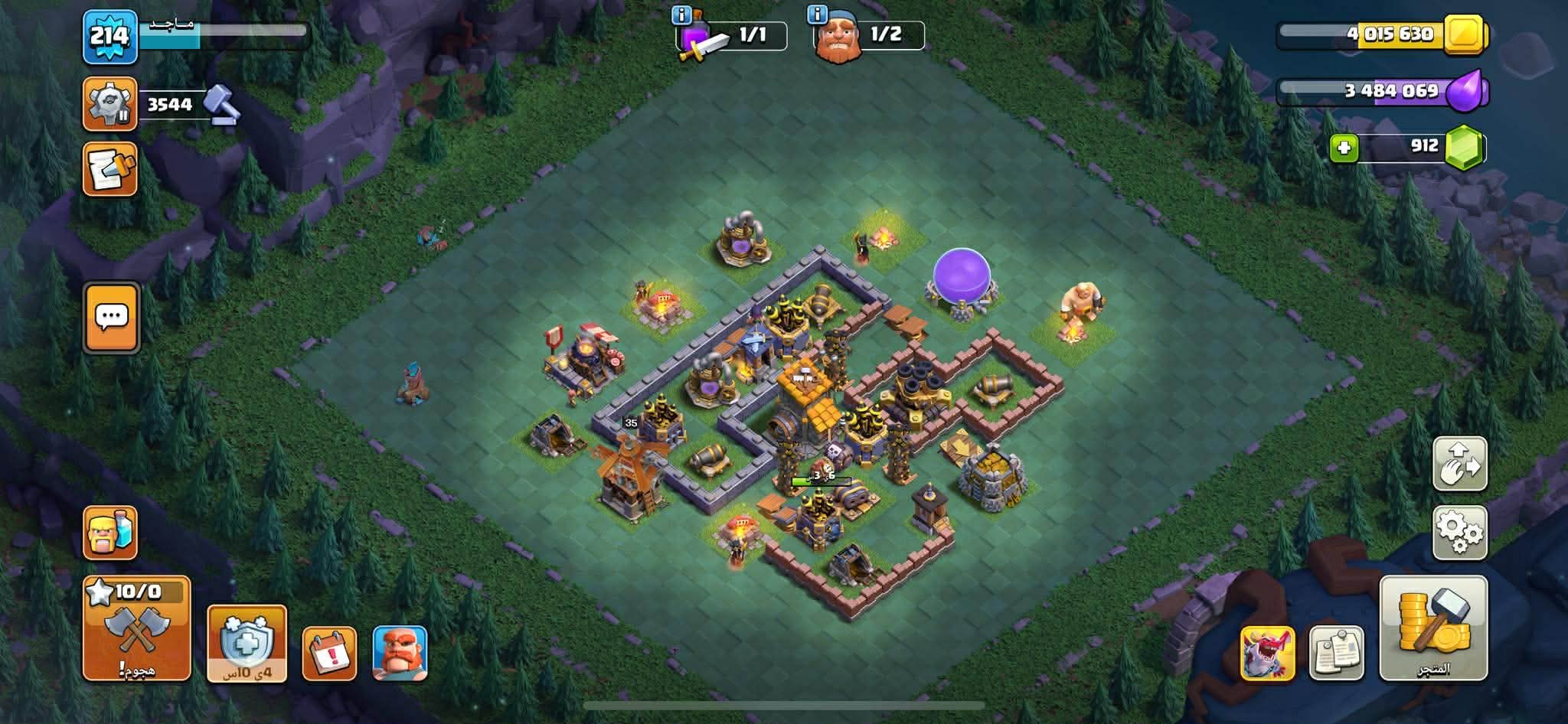Viewport: 1568px width, 724px height.
Task: Open the chat speech bubble panel
Action: (112, 318)
